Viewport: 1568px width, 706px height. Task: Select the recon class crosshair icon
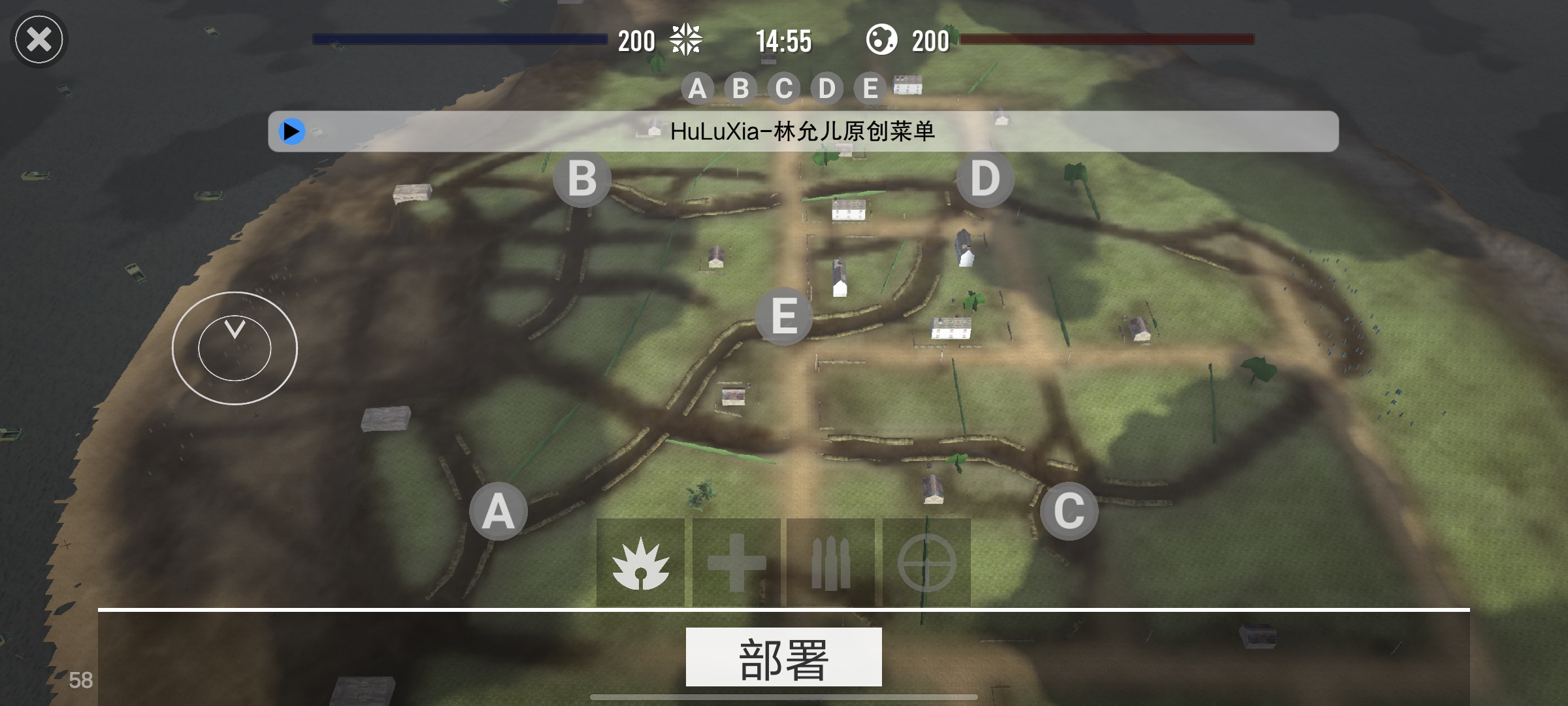click(x=926, y=563)
